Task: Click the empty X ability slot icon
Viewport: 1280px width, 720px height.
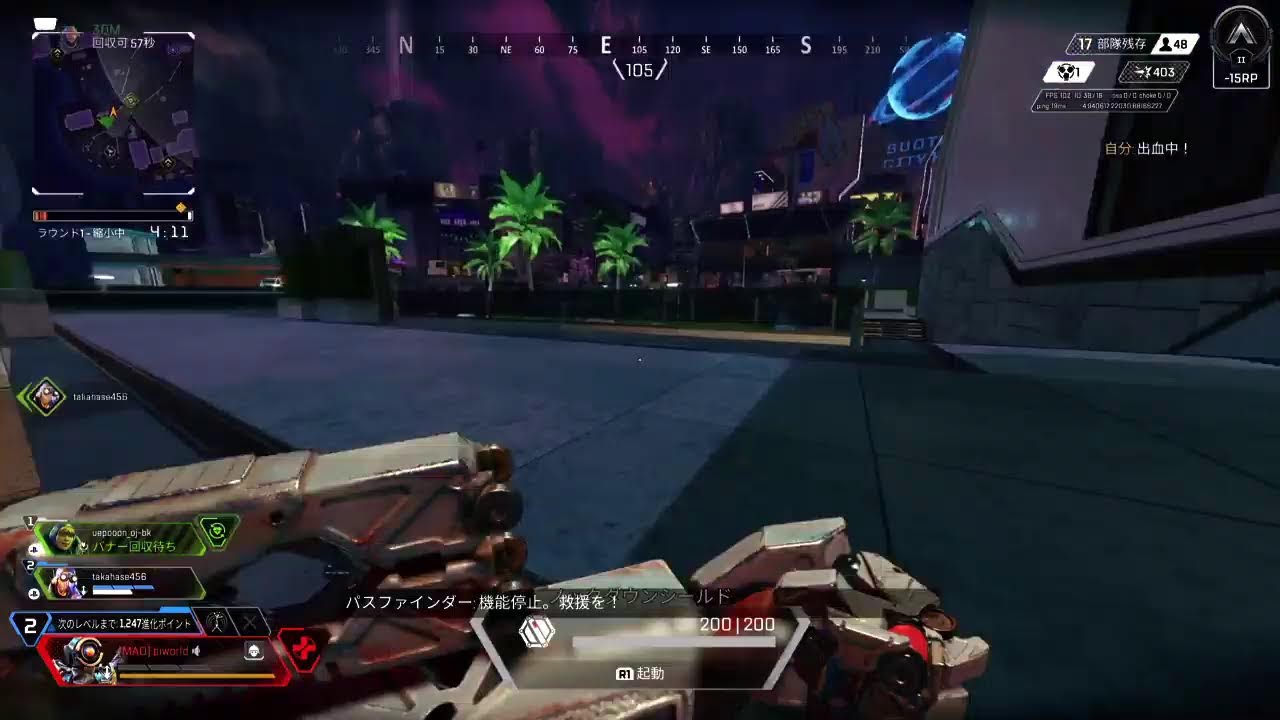Action: tap(248, 623)
